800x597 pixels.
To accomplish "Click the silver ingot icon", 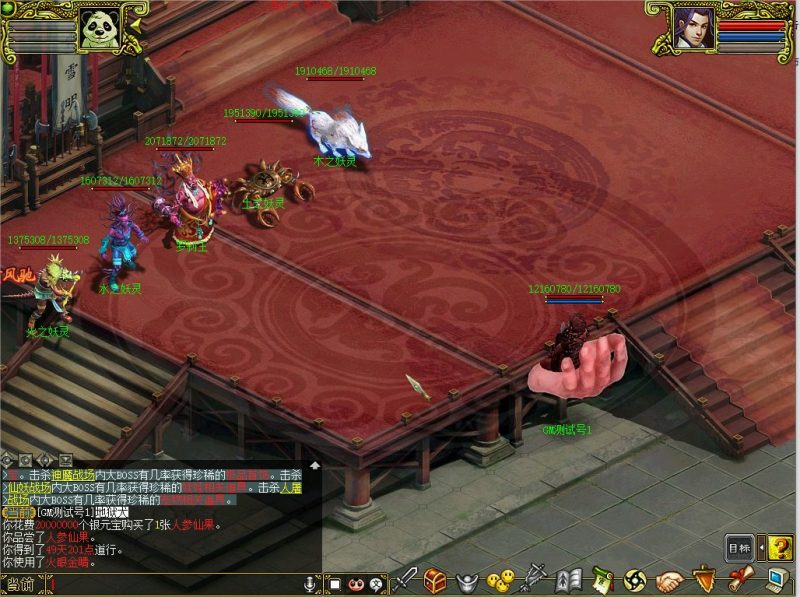I will point(466,581).
